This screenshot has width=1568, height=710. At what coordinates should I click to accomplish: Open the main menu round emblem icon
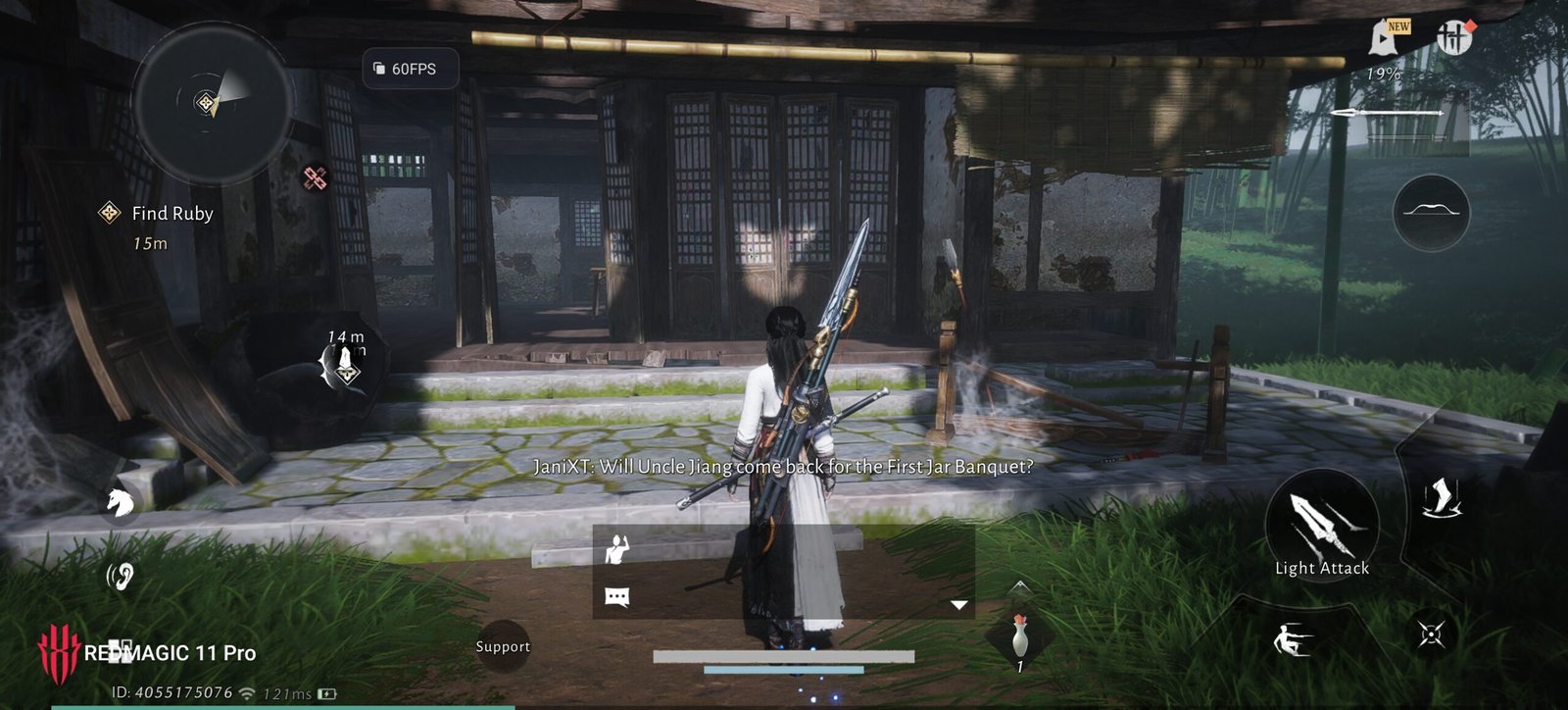click(1454, 38)
